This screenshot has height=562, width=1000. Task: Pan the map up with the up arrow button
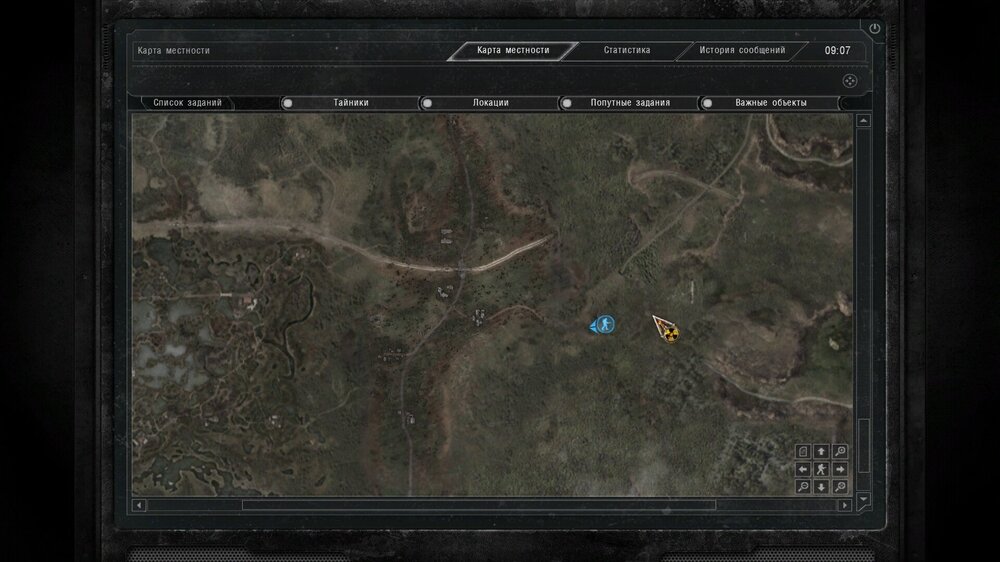tap(821, 452)
